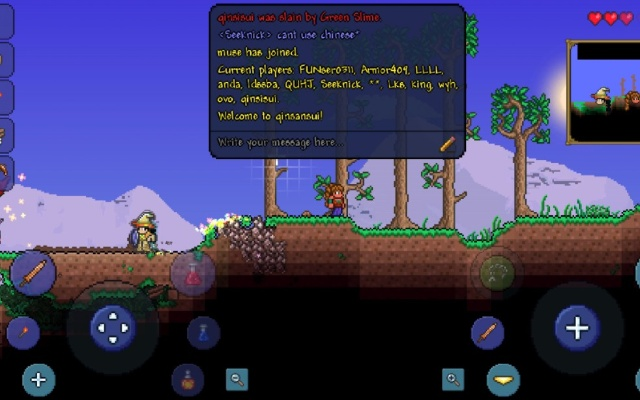Use the red healing potion quick button
This screenshot has height=400, width=640.
coord(192,273)
